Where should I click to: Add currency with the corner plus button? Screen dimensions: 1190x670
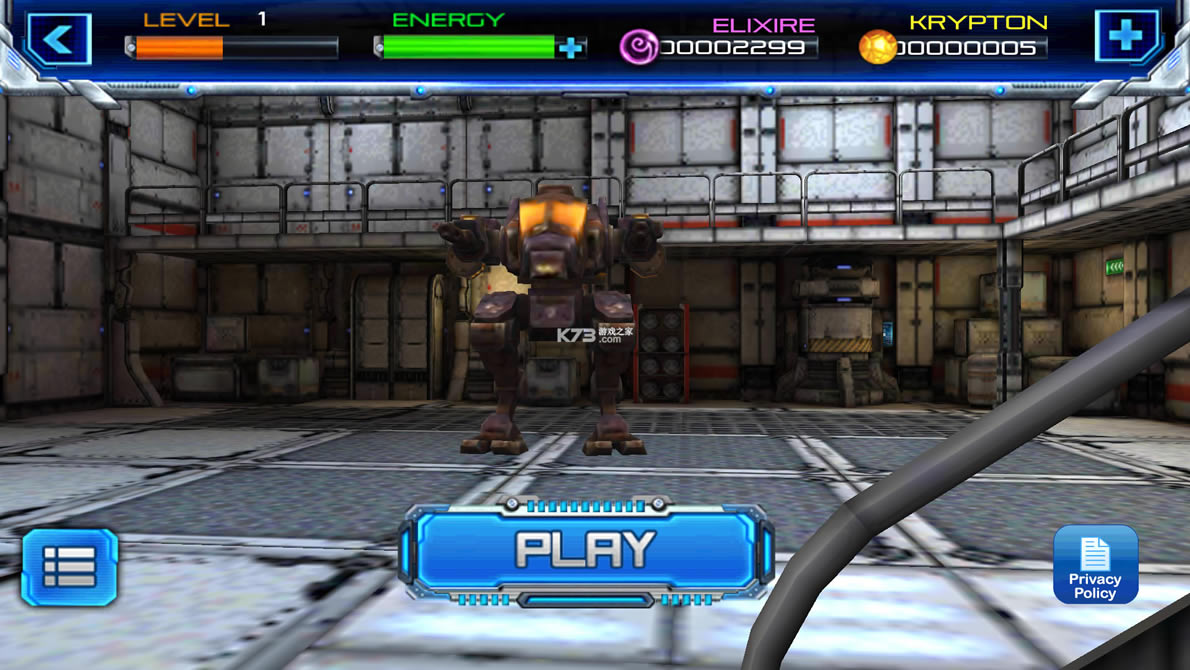[x=1126, y=38]
